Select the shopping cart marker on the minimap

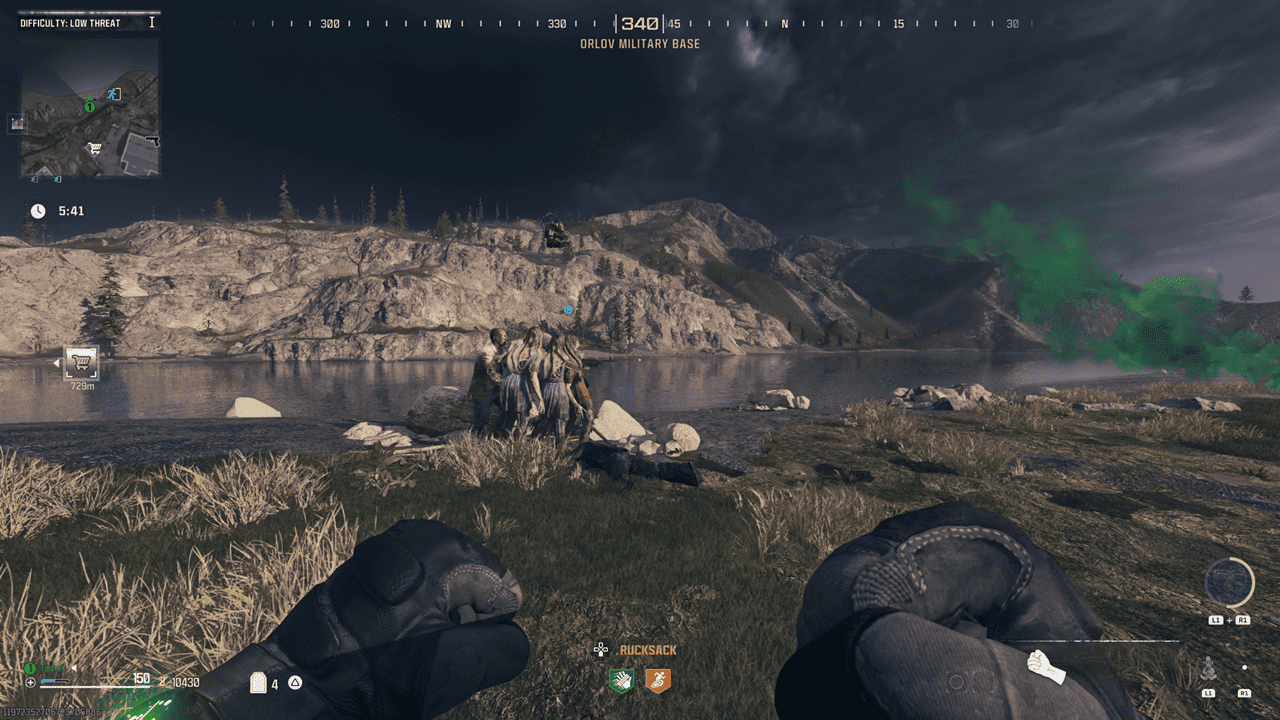pyautogui.click(x=94, y=149)
